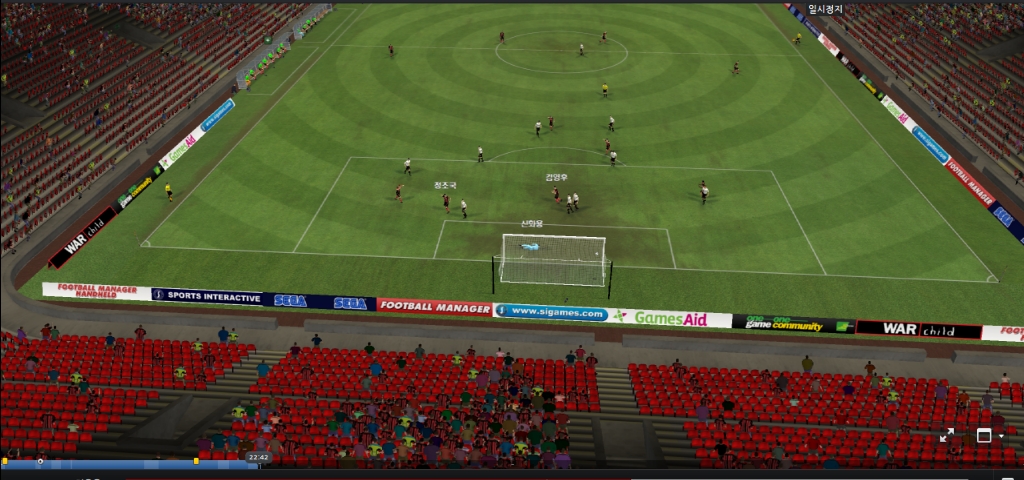Select the round marker near the timeline start
The height and width of the screenshot is (480, 1024).
click(x=40, y=461)
